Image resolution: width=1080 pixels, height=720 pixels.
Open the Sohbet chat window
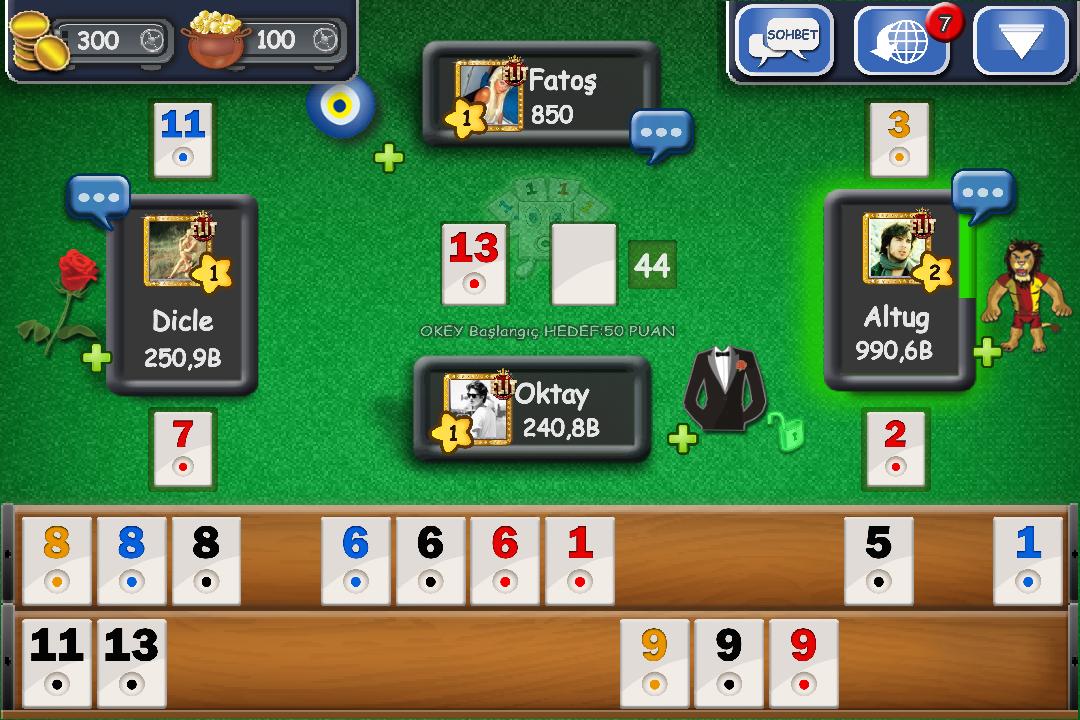784,40
